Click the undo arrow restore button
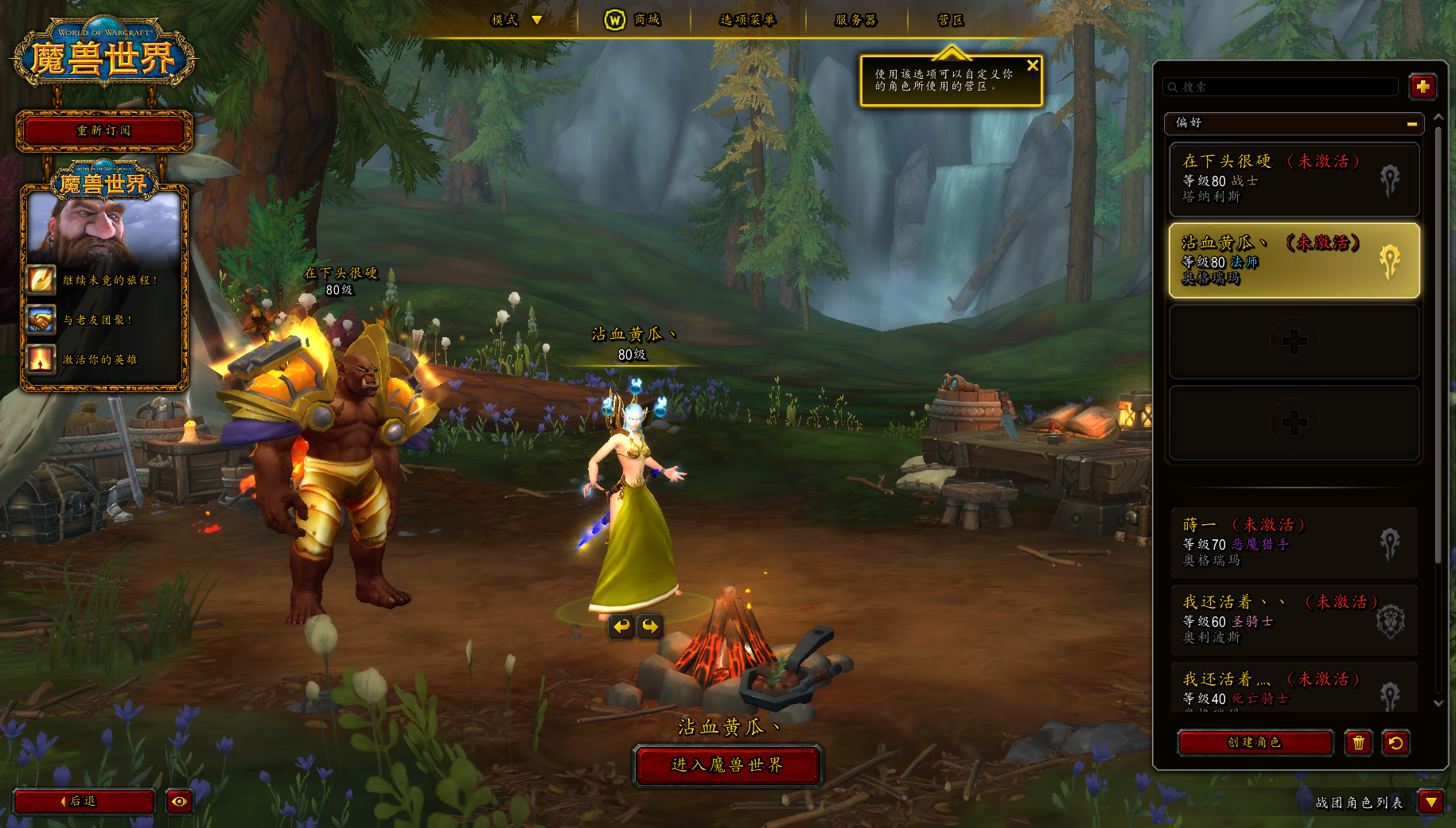This screenshot has width=1456, height=828. click(x=1396, y=742)
